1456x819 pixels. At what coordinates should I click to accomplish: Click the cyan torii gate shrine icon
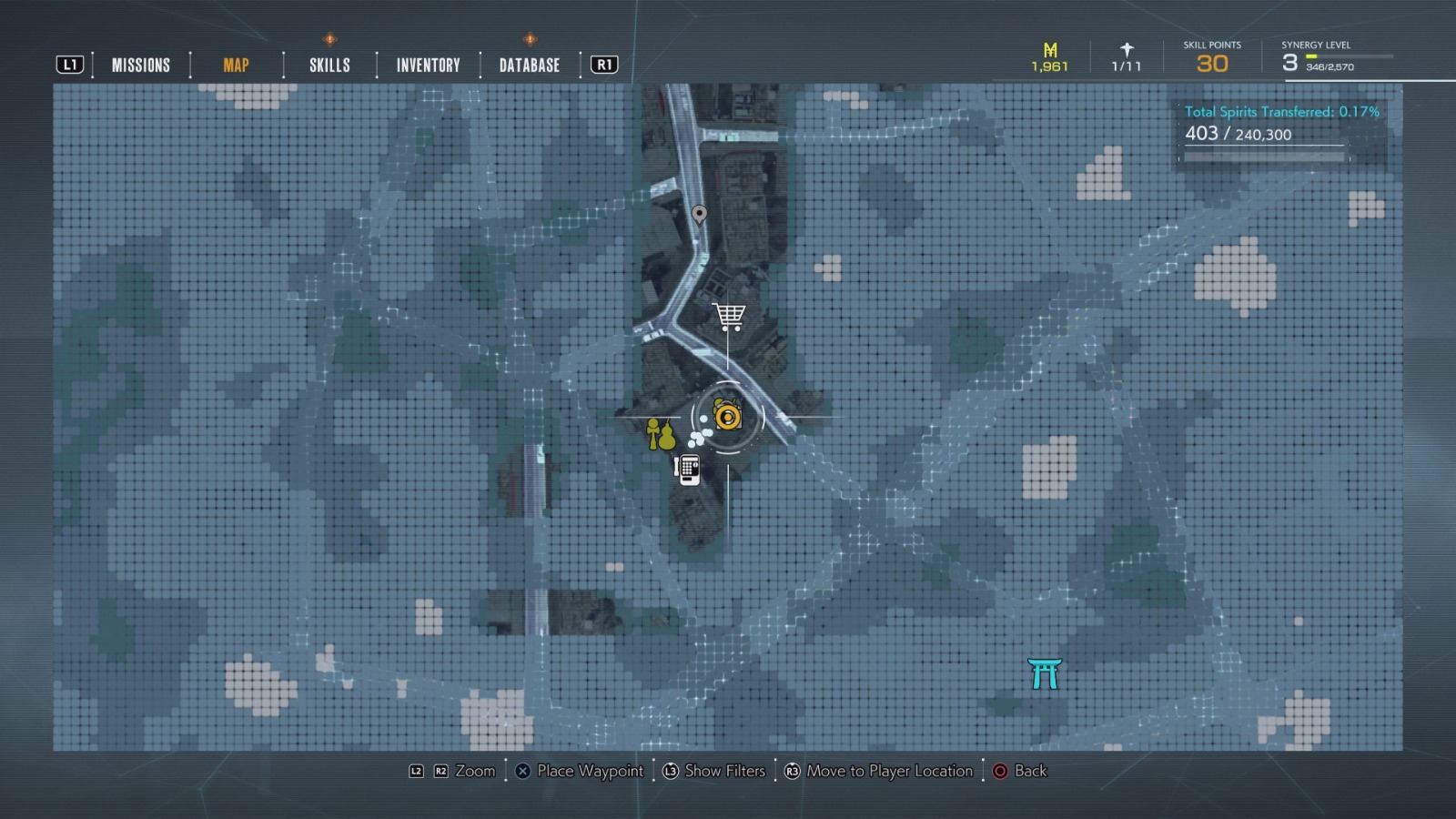click(1044, 673)
